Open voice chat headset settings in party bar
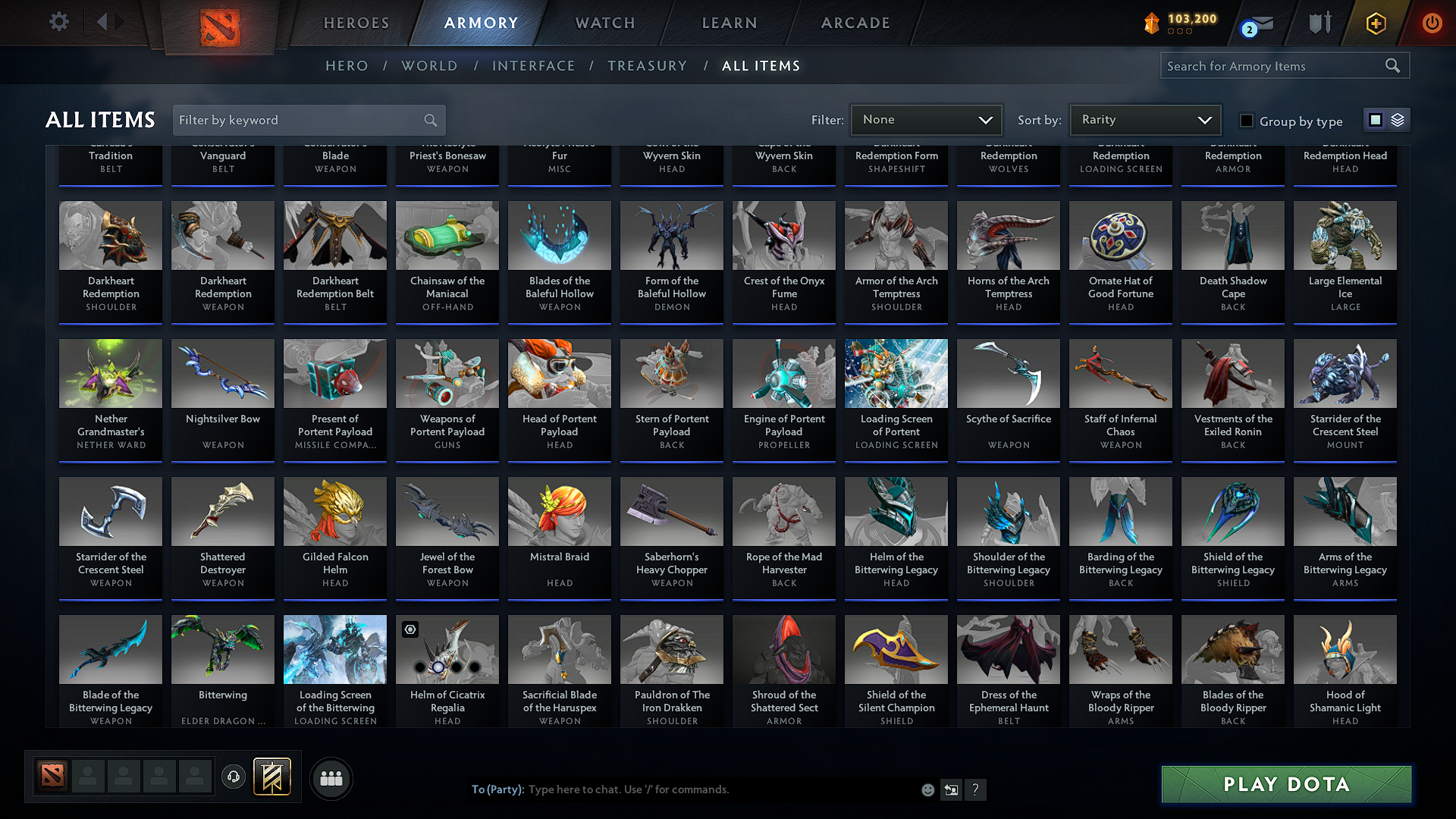The width and height of the screenshot is (1456, 819). click(x=234, y=777)
